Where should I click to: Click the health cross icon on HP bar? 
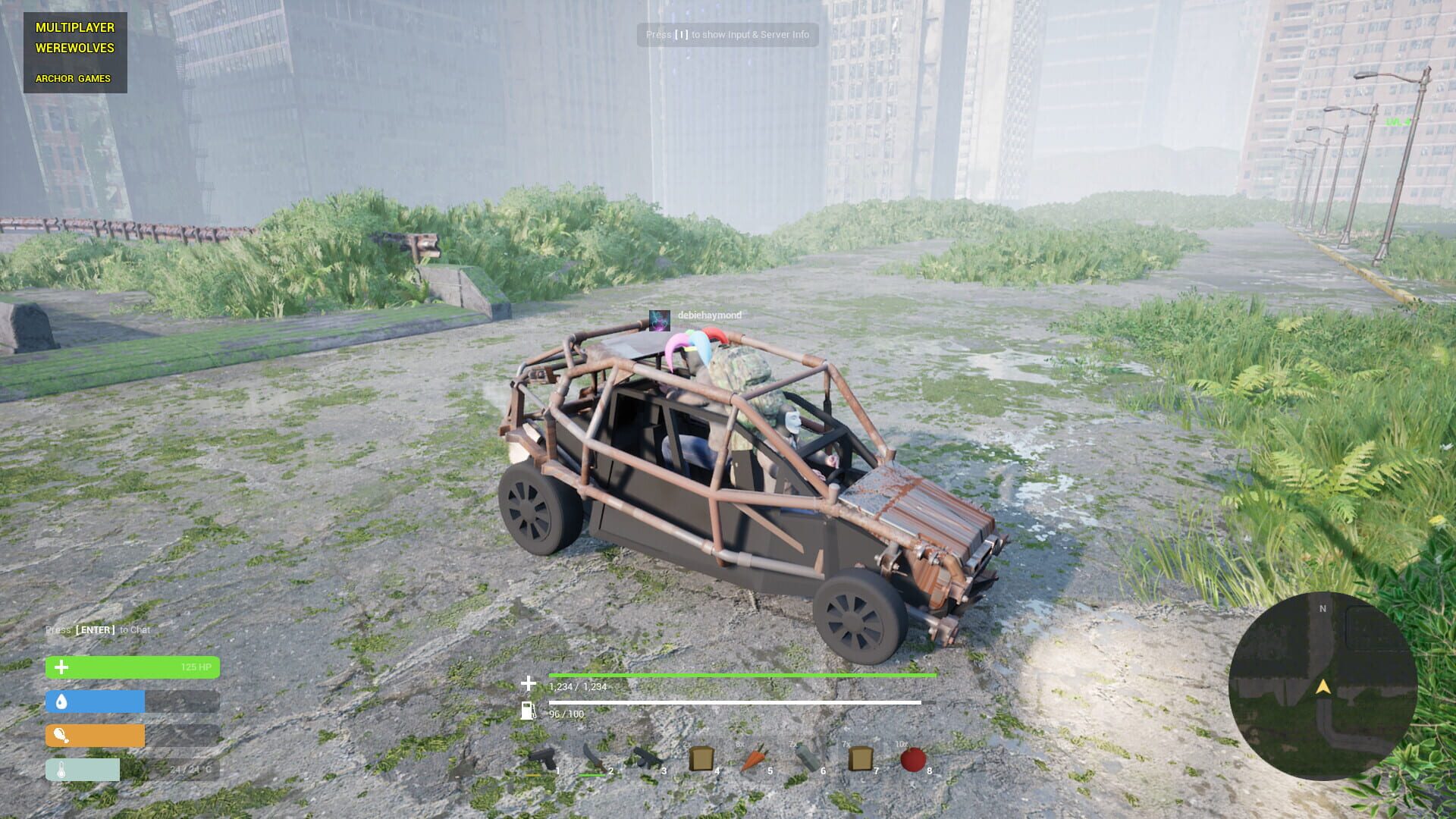tap(60, 667)
